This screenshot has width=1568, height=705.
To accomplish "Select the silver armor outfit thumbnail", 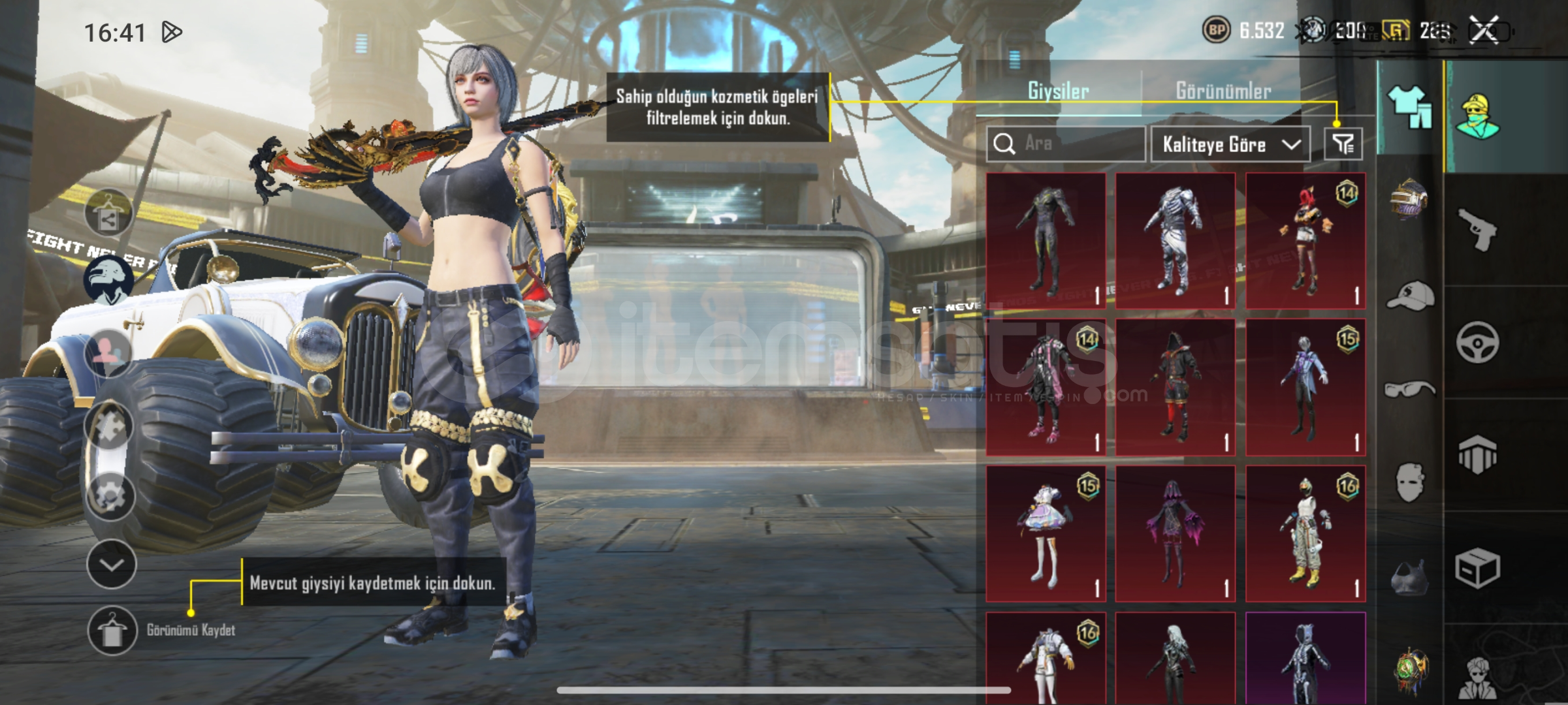I will 1175,240.
